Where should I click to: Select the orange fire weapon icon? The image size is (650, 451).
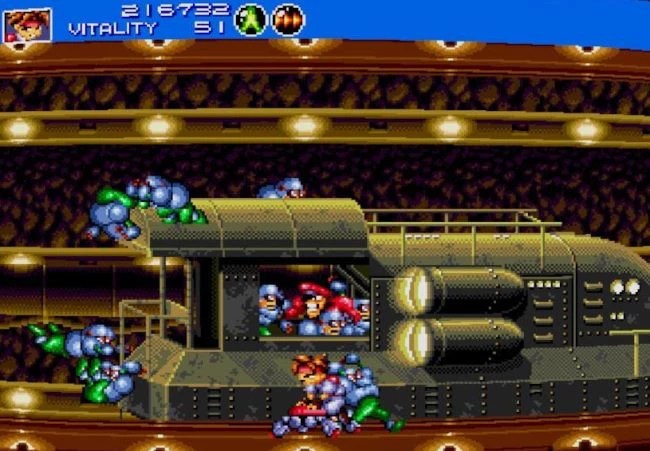288,19
